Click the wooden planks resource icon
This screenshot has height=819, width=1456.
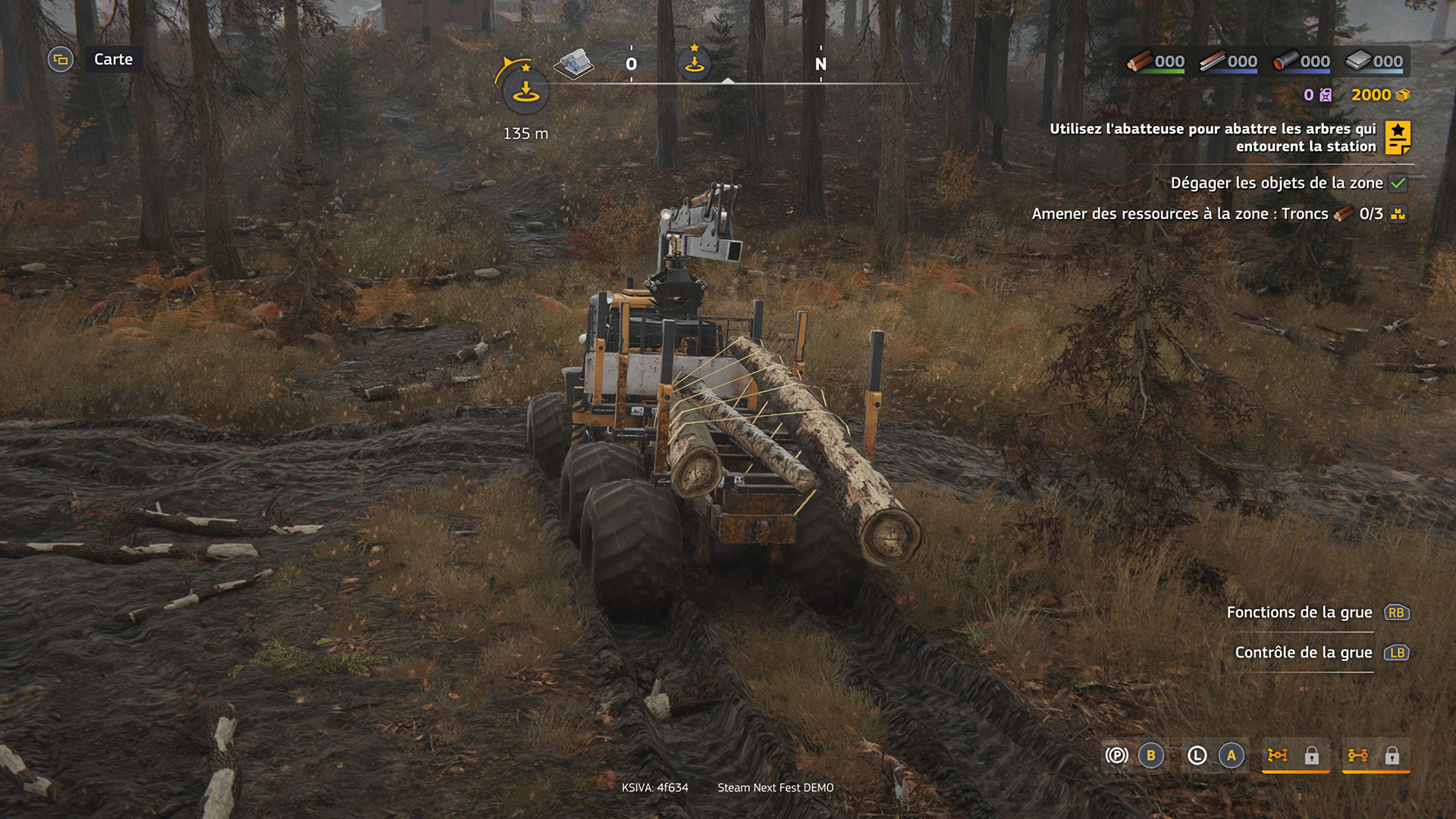[x=1213, y=61]
